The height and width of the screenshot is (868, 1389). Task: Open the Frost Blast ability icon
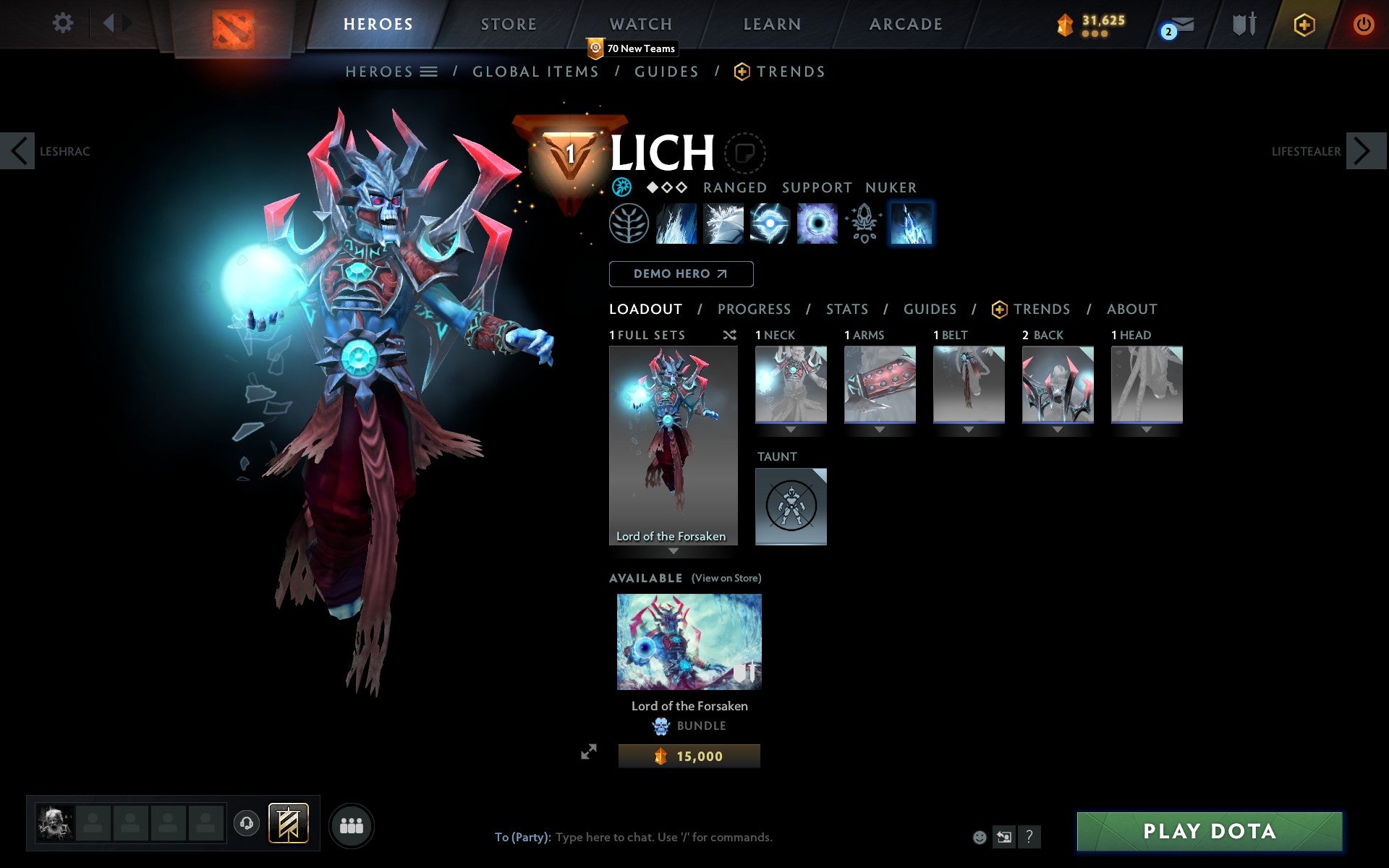pyautogui.click(x=676, y=224)
